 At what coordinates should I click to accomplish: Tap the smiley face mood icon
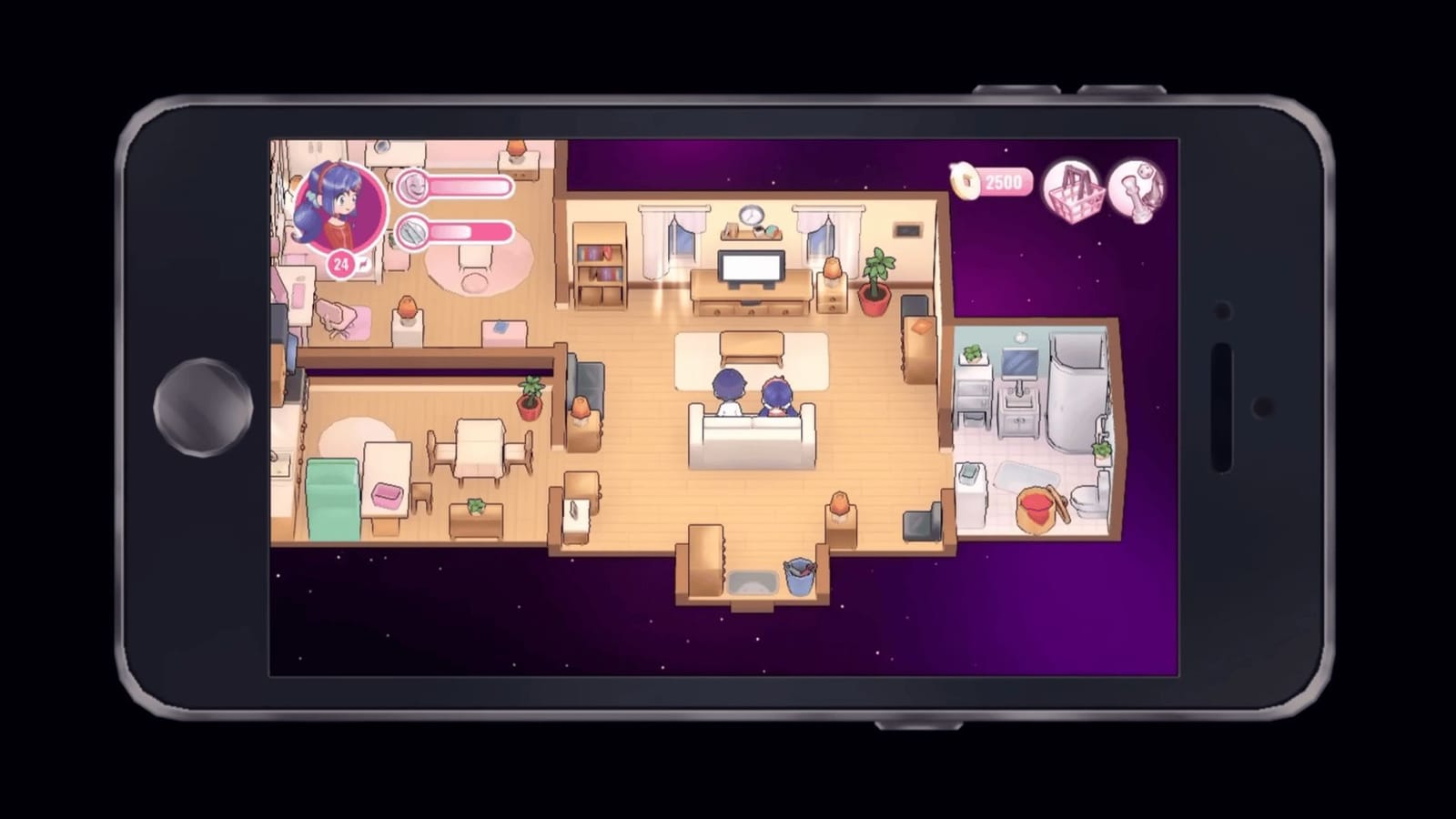pyautogui.click(x=412, y=186)
